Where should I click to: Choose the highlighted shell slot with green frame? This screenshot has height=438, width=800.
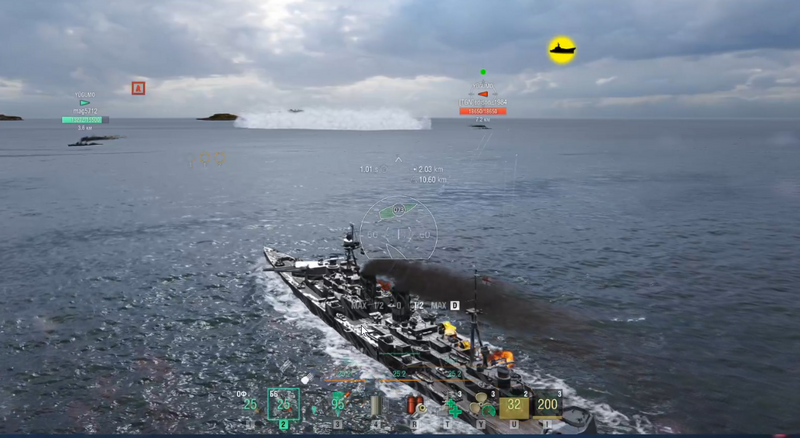coord(284,404)
